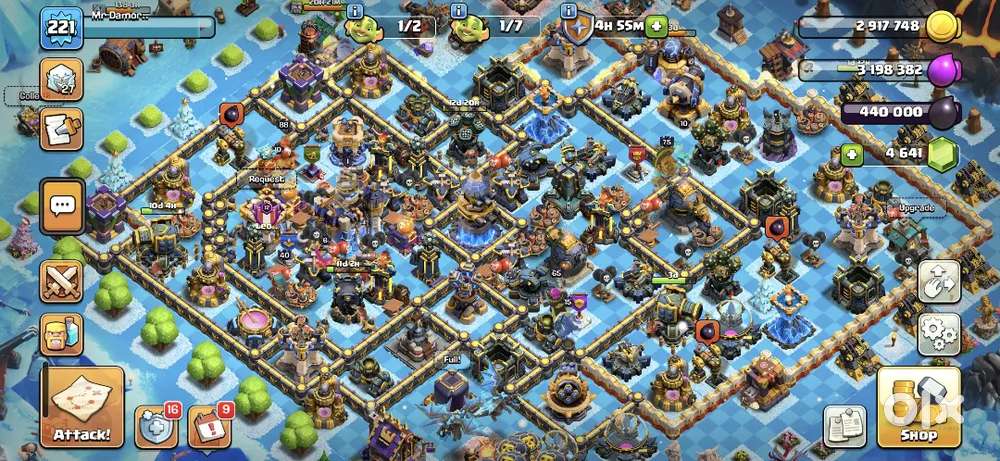
Task: Open the layout editor hand-arrows button
Action: click(939, 281)
